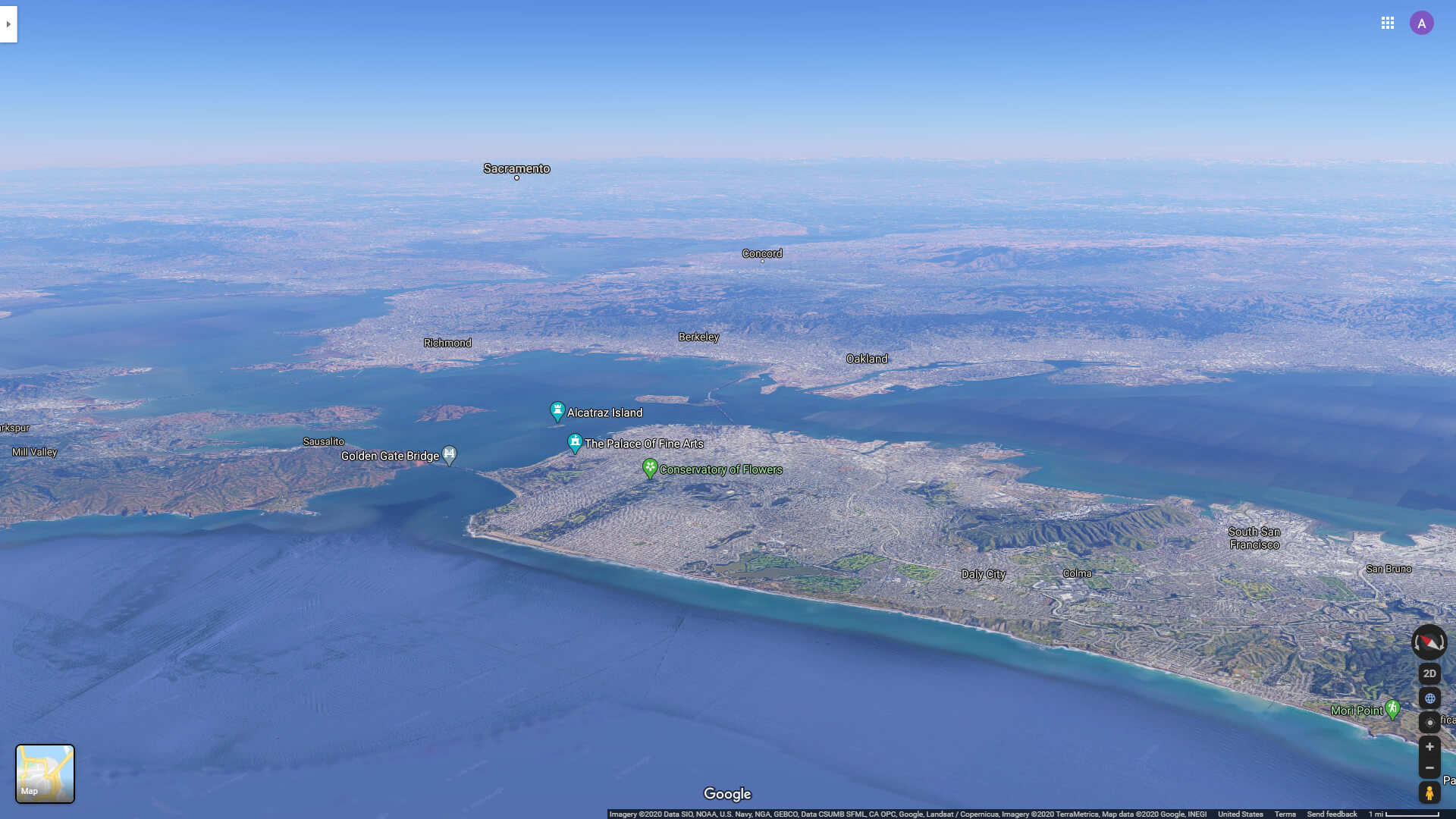Open your Google Account avatar menu
The width and height of the screenshot is (1456, 819).
(x=1422, y=23)
